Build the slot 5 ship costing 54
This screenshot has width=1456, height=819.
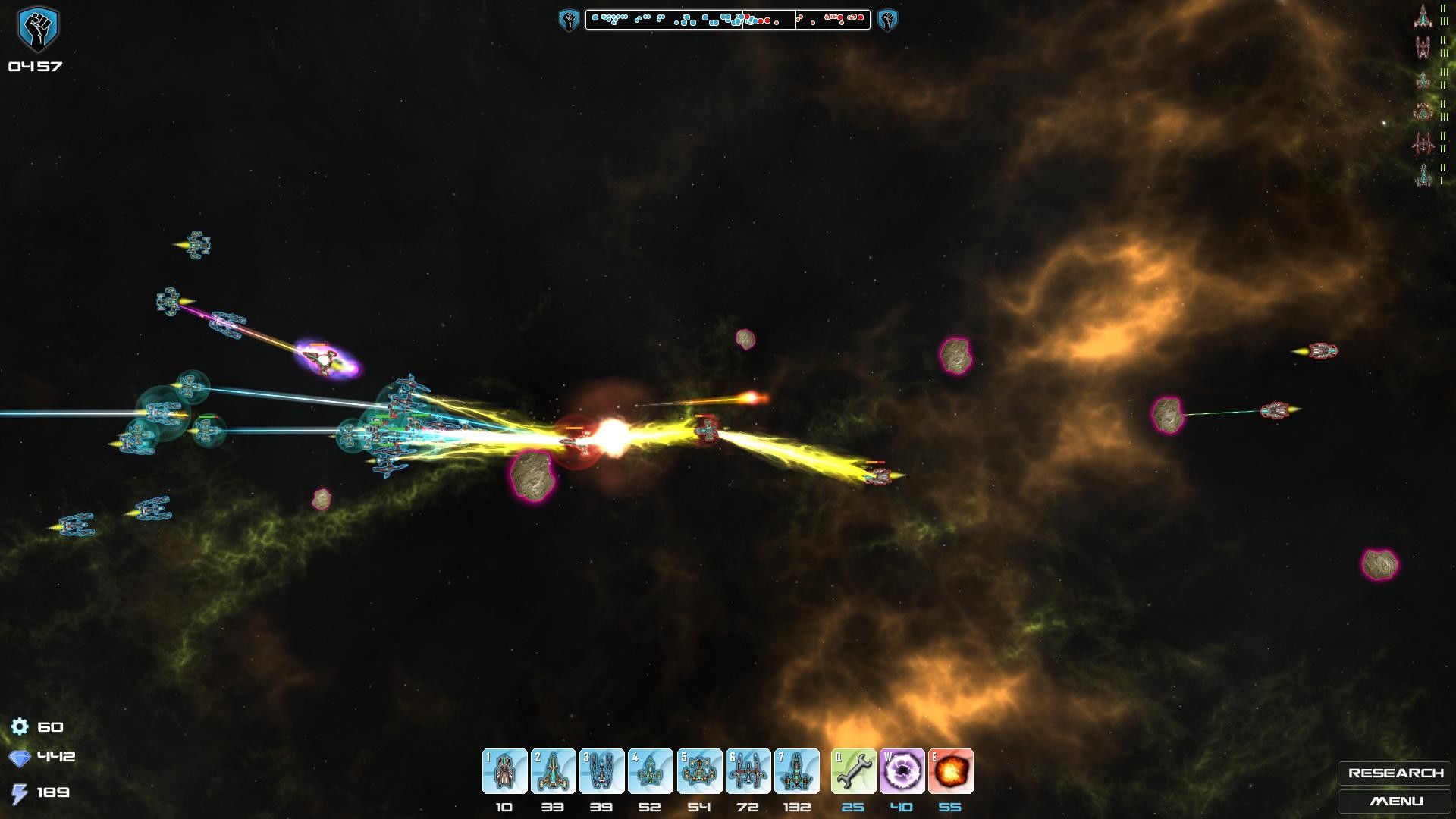699,771
